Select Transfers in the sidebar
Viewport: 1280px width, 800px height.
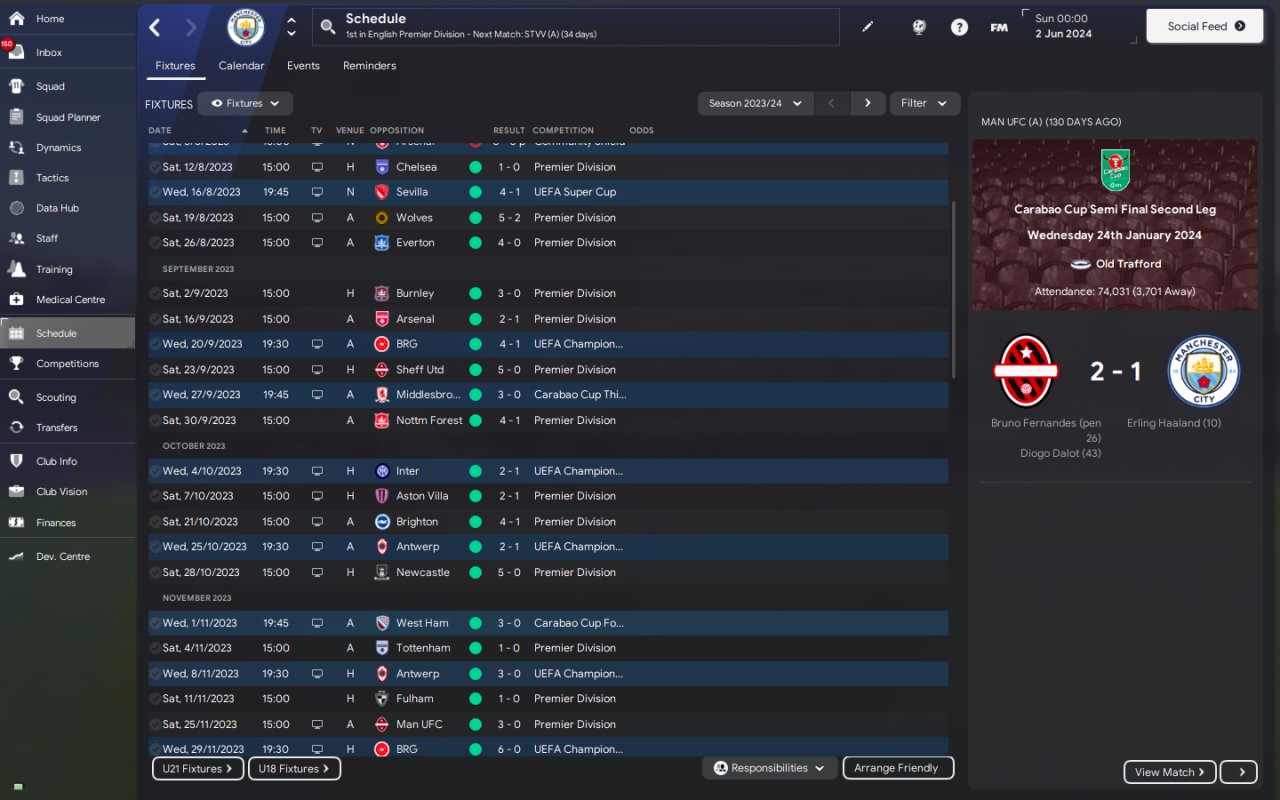pos(56,427)
